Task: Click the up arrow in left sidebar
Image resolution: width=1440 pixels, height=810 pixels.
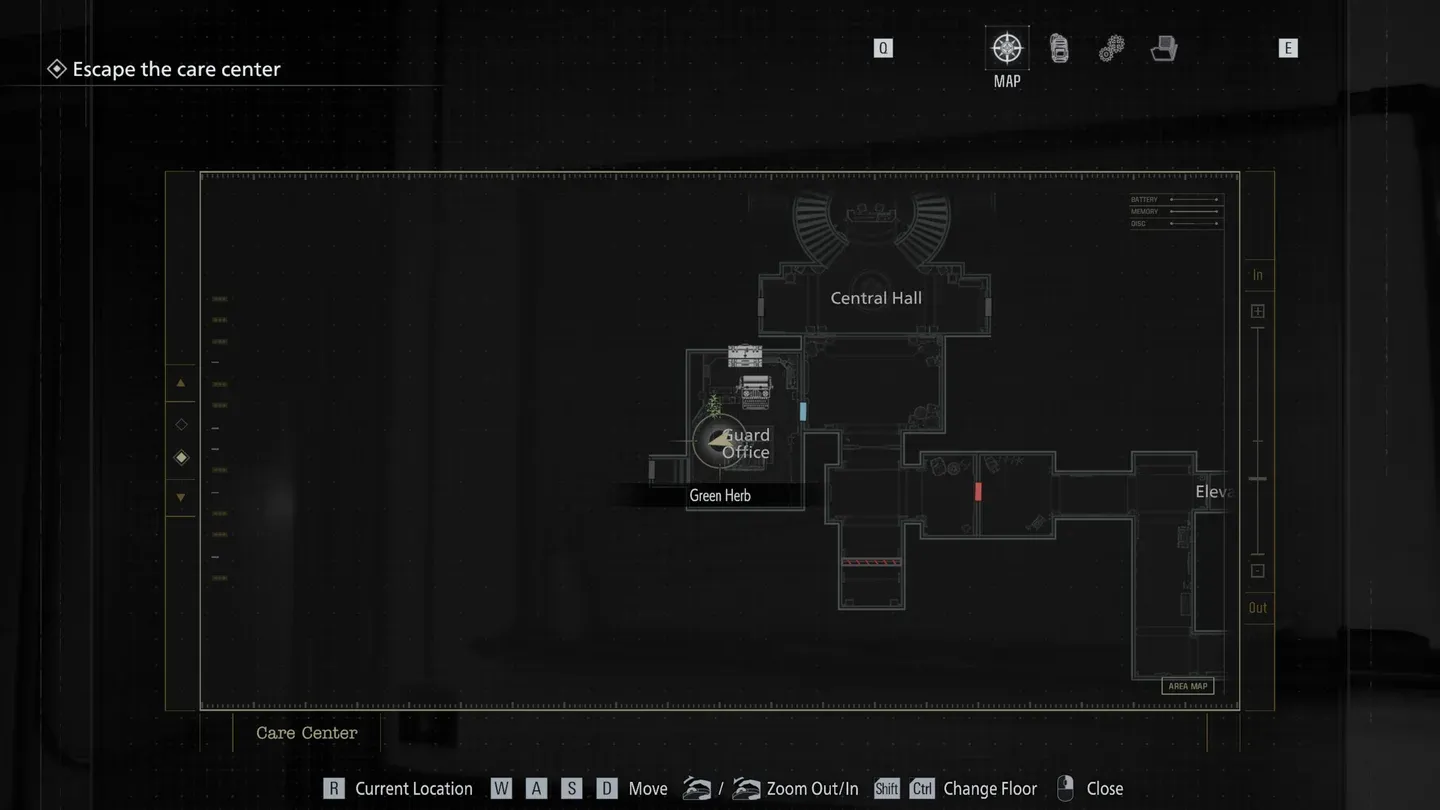Action: (x=181, y=383)
